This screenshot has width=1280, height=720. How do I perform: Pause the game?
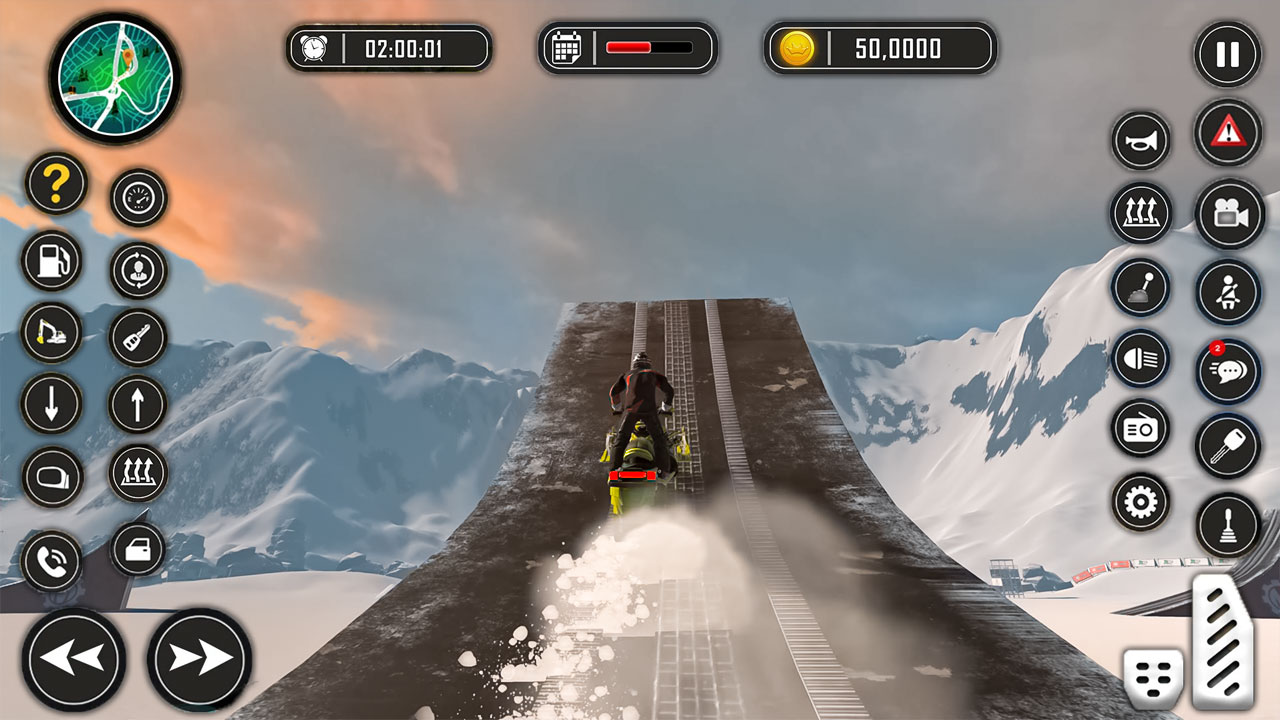[x=1228, y=55]
